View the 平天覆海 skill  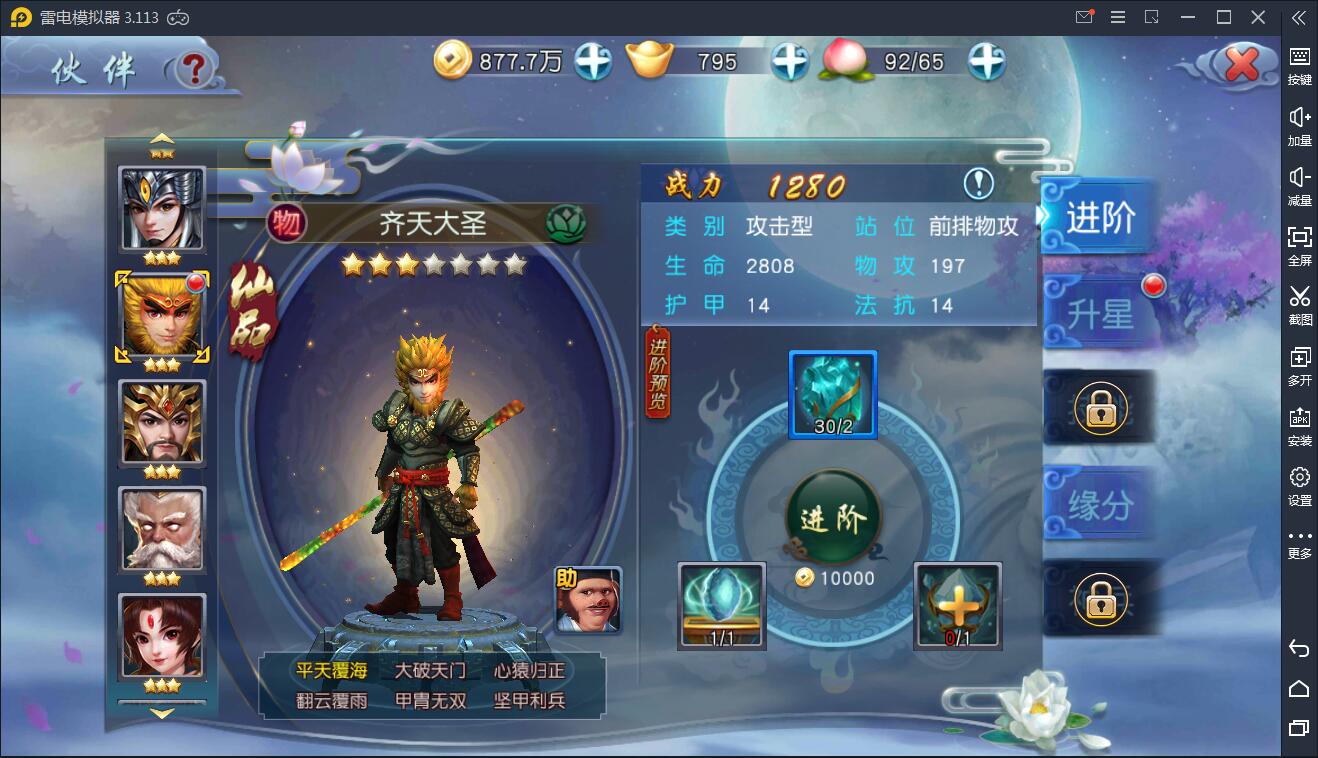[331, 670]
